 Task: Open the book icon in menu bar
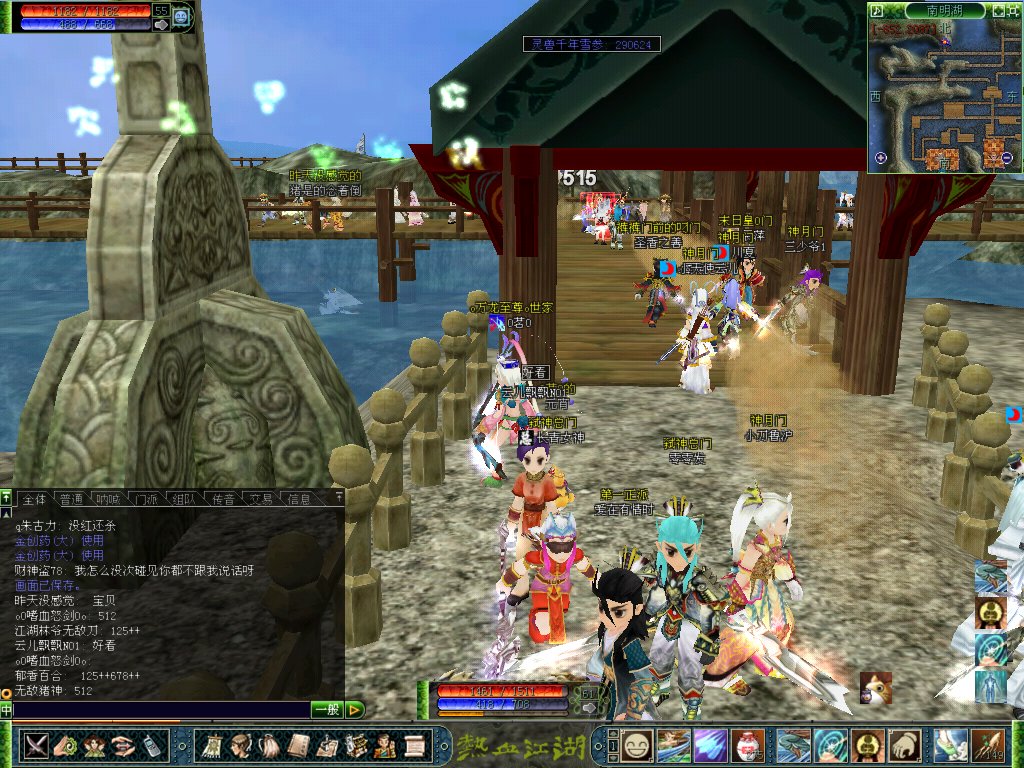[298, 745]
